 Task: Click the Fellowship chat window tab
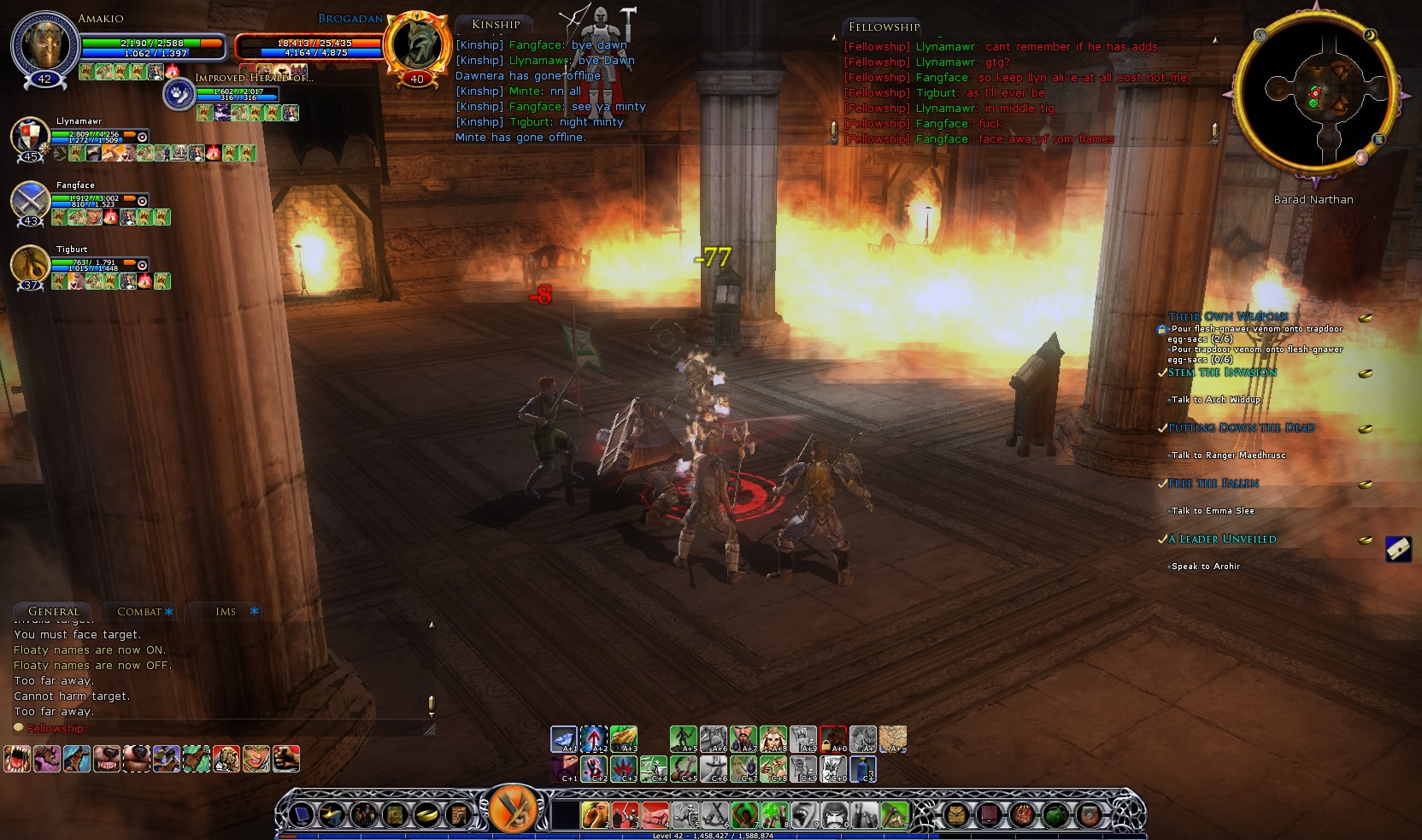884,27
